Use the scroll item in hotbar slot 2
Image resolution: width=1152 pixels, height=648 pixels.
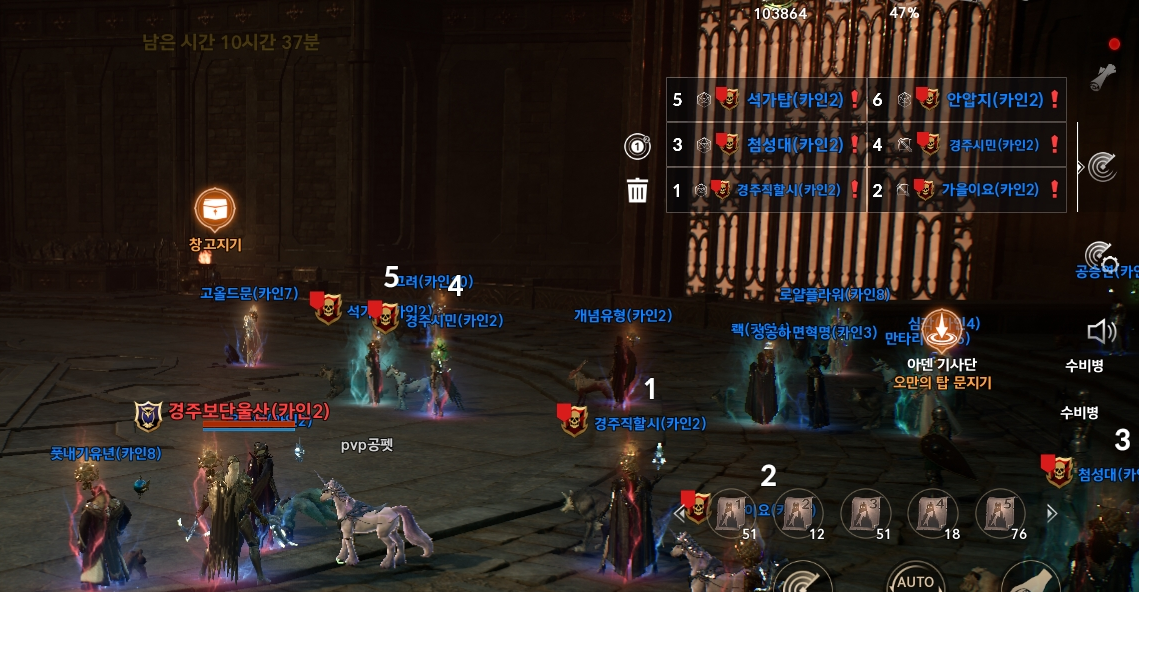tap(798, 513)
